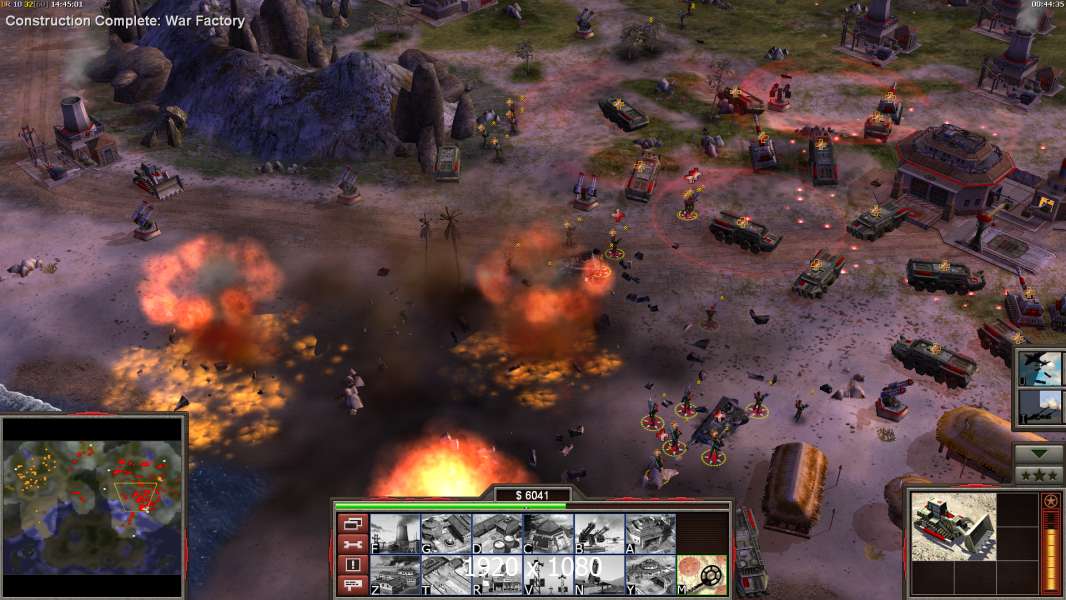Open the chat message button
This screenshot has width=1066, height=600.
(x=351, y=586)
